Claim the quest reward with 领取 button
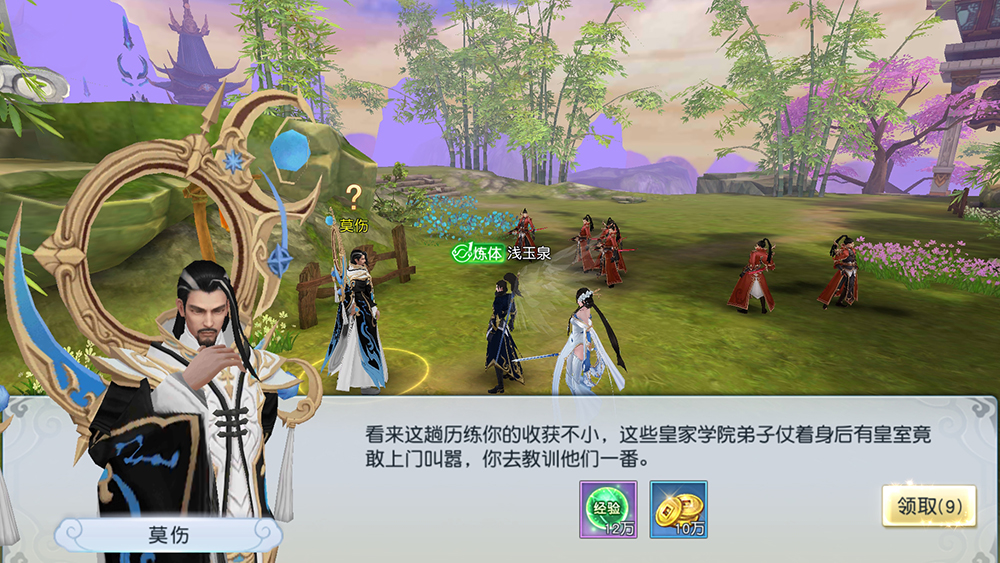The height and width of the screenshot is (563, 1000). (928, 506)
